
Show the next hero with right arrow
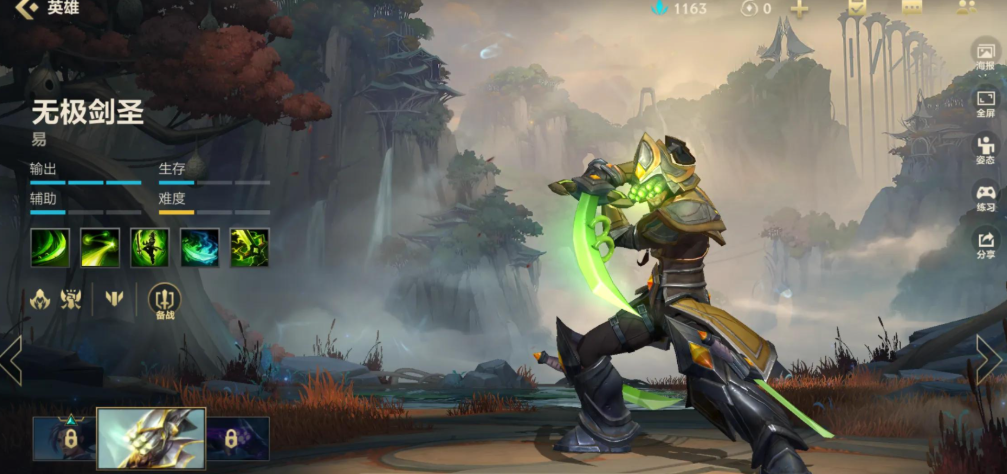[x=988, y=358]
